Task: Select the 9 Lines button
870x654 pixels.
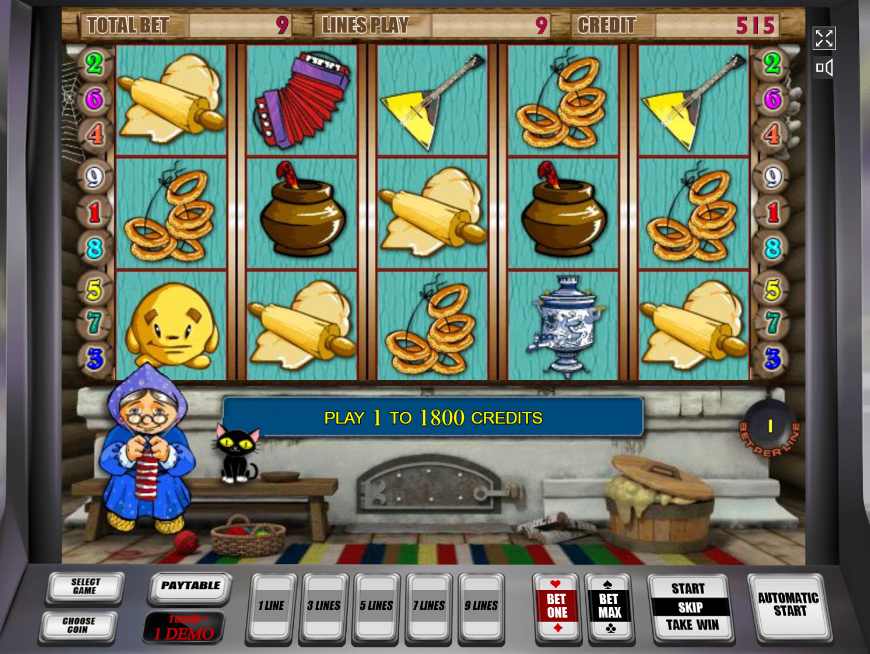Action: pos(481,607)
